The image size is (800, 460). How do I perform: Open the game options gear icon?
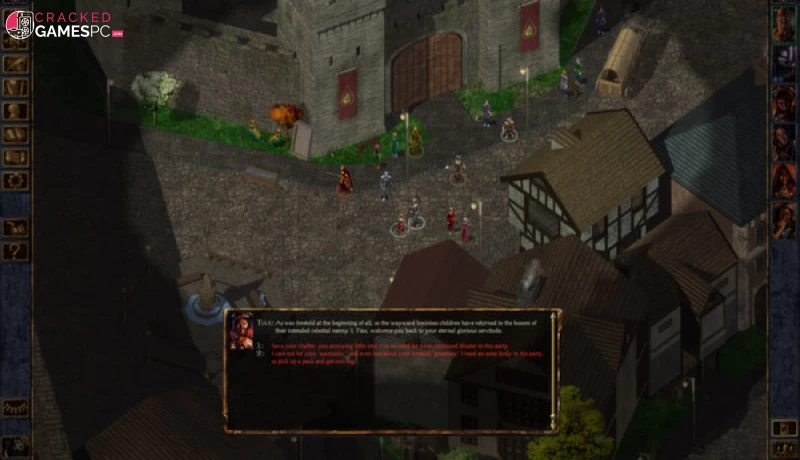15,180
